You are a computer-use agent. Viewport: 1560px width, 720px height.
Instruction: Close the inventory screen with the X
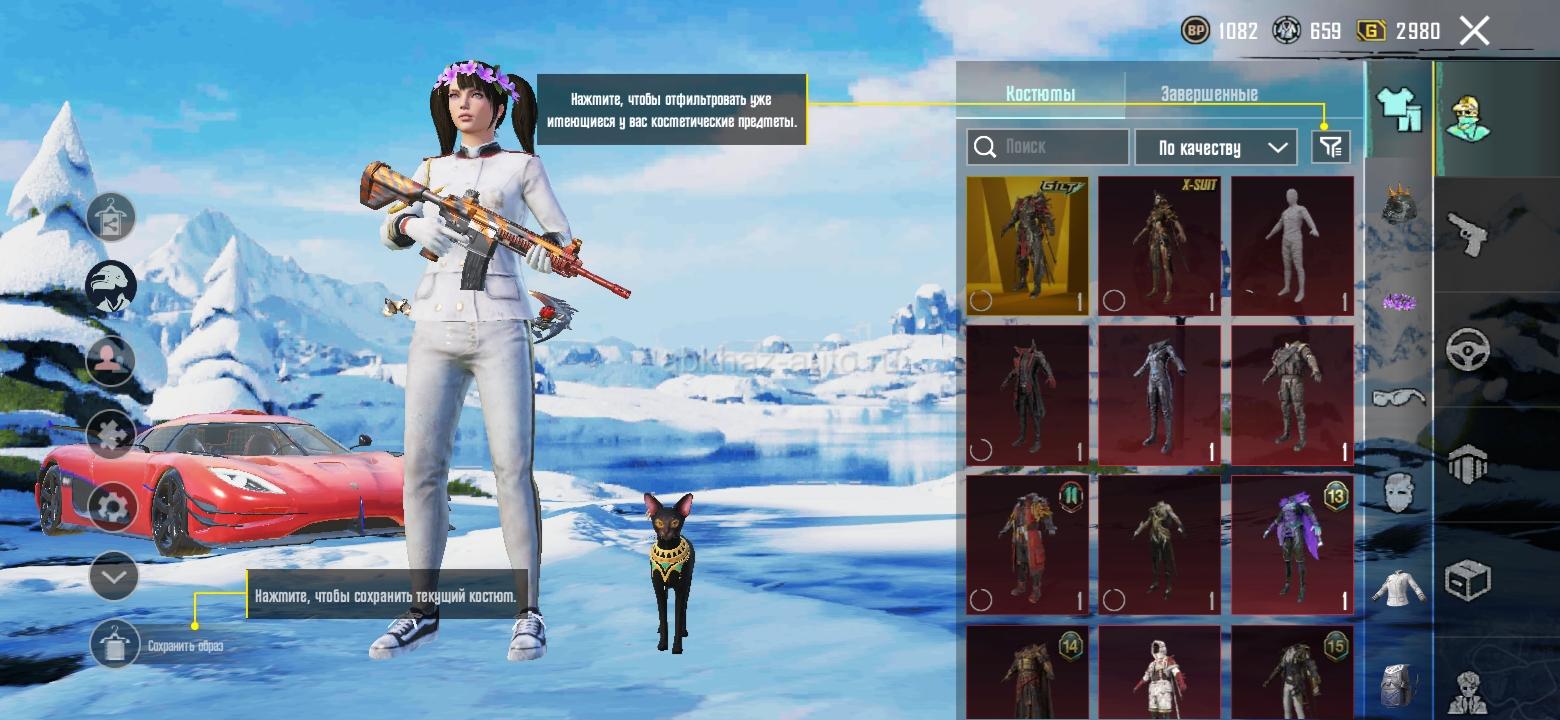[x=1474, y=31]
